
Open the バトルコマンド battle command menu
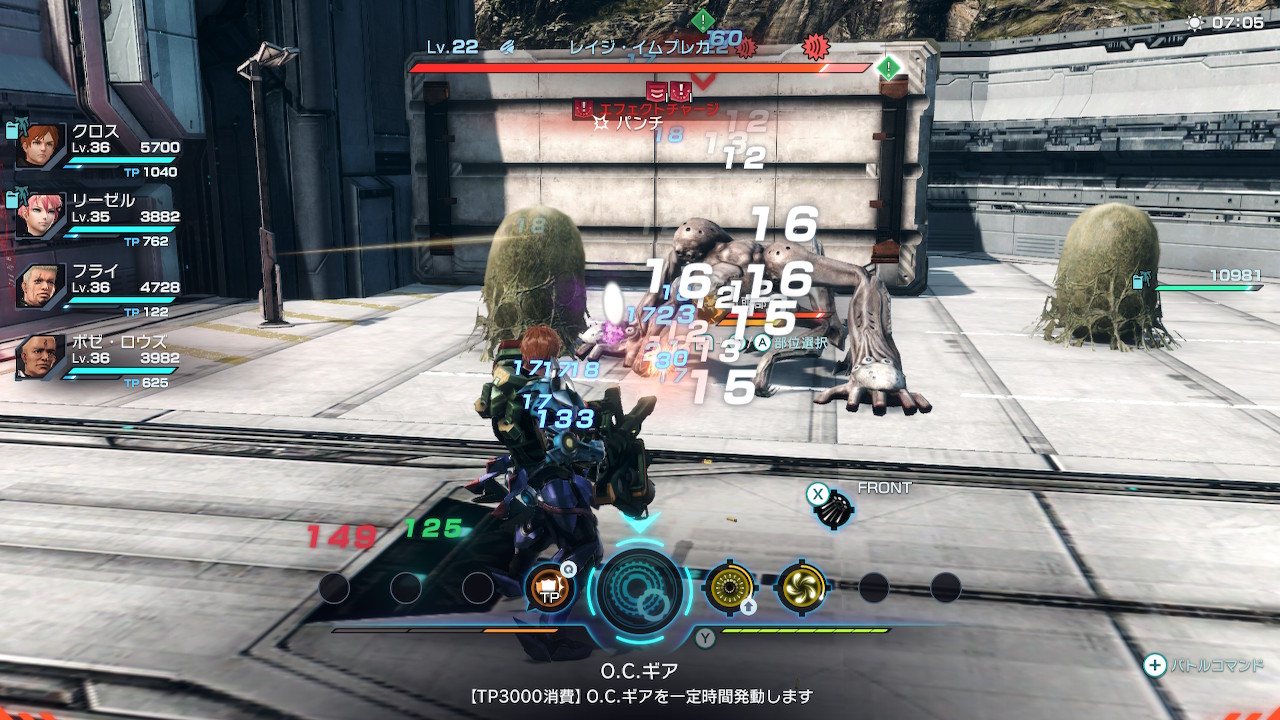1205,665
